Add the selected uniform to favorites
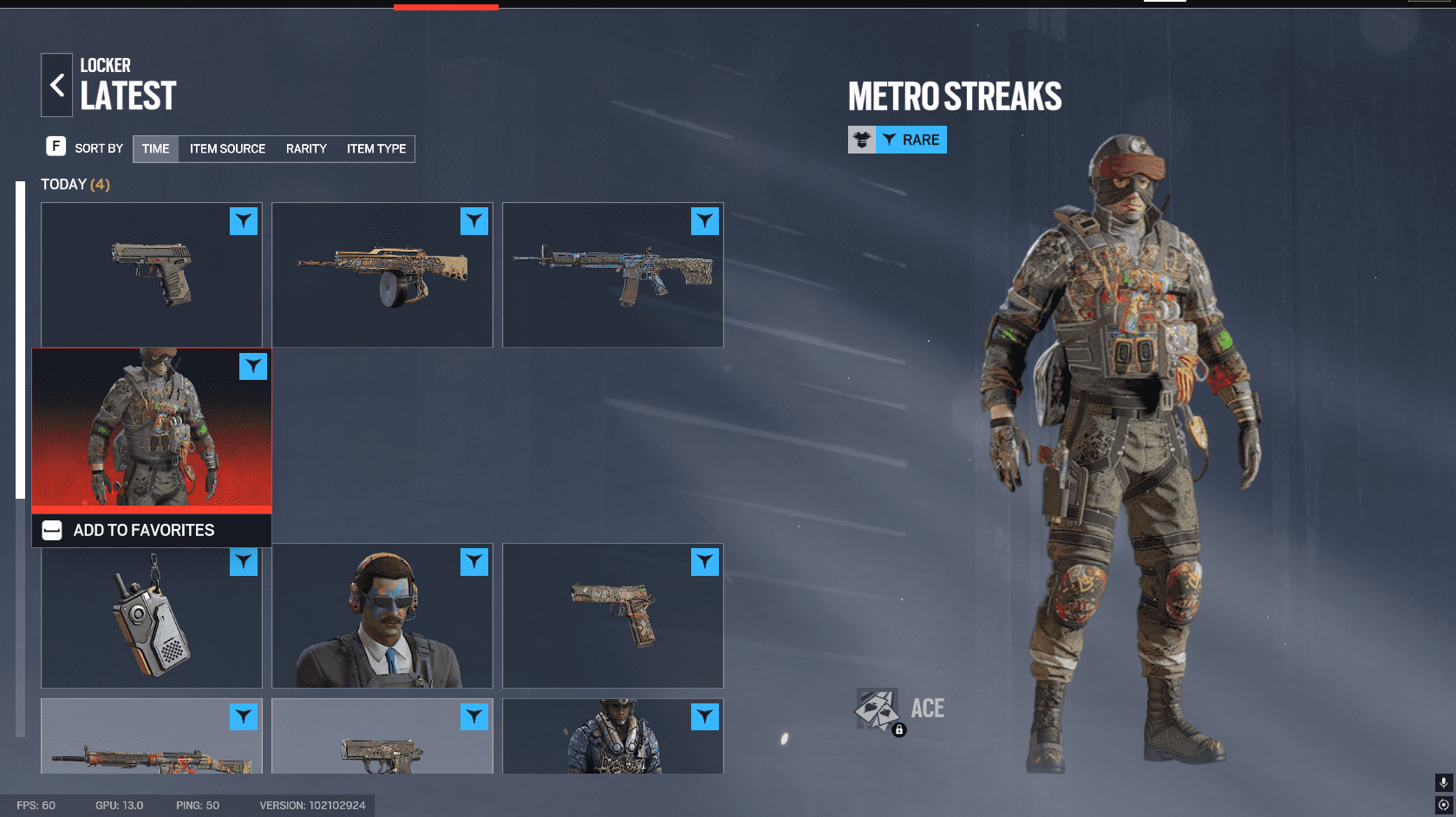1456x817 pixels. click(144, 530)
